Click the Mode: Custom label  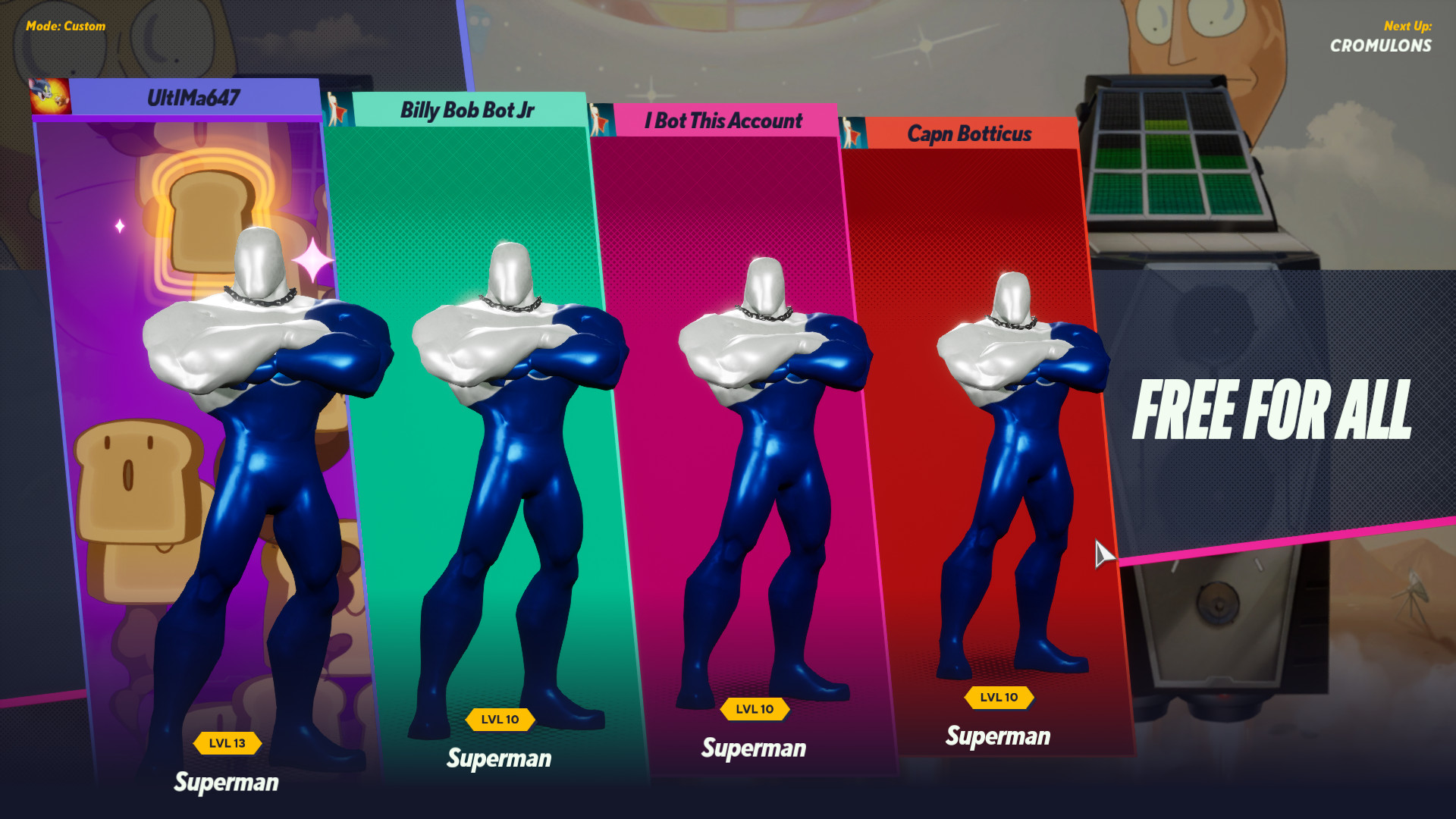tap(65, 26)
